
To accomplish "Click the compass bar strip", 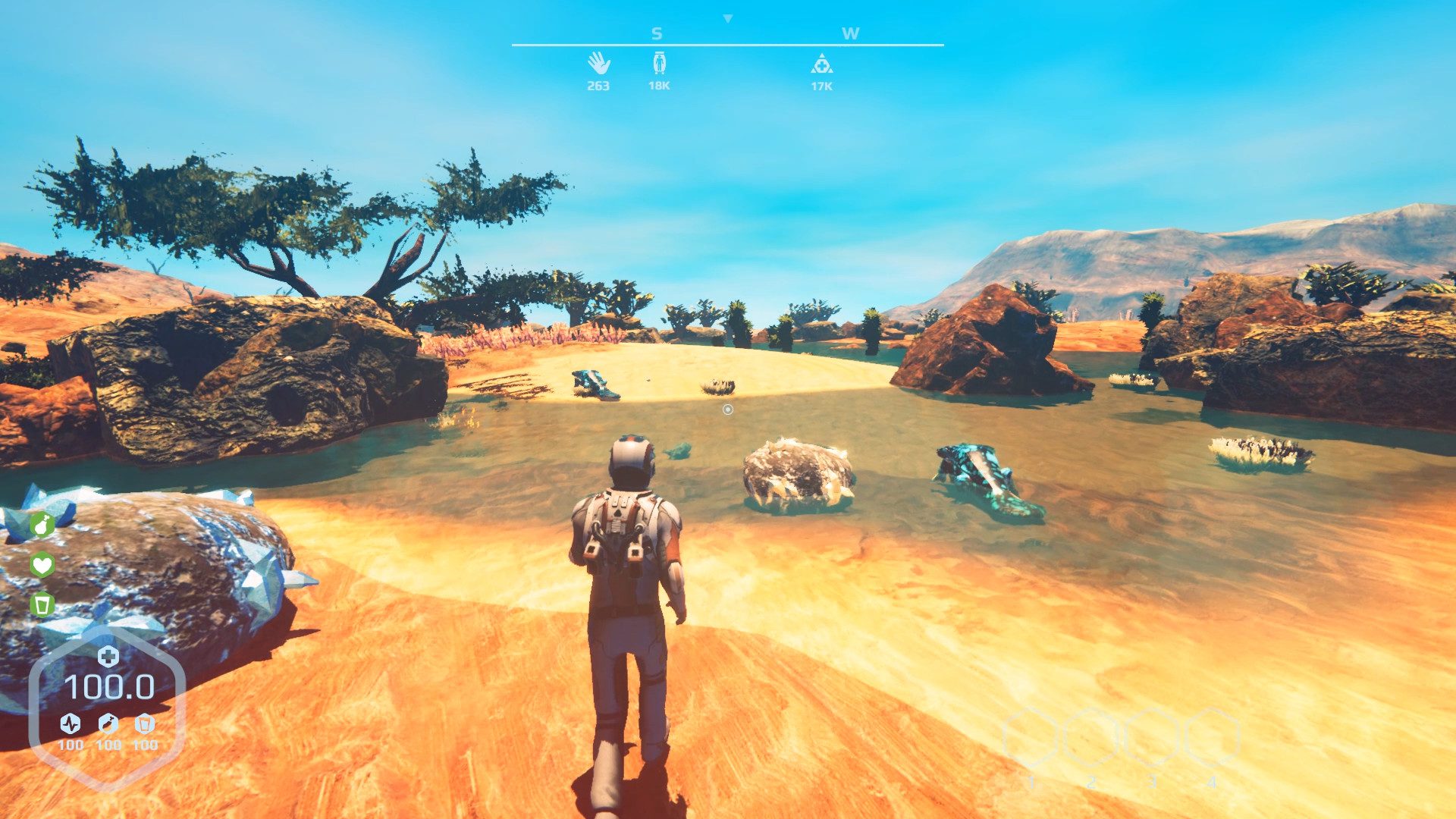I will pos(726,45).
